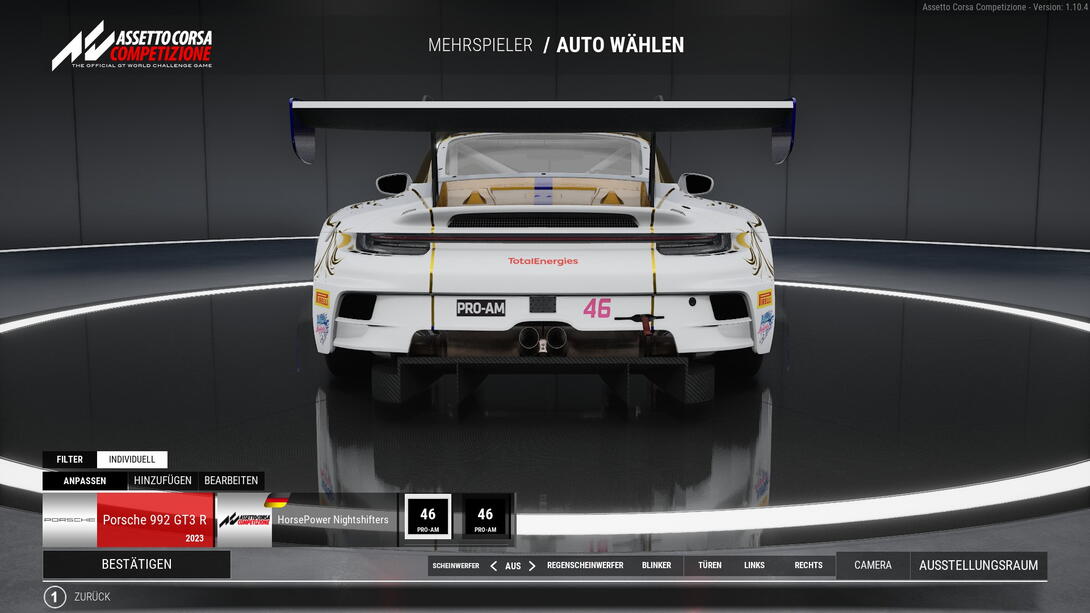The image size is (1090, 613).
Task: Select the Porsche 992 GT3 R tile
Action: [128, 520]
